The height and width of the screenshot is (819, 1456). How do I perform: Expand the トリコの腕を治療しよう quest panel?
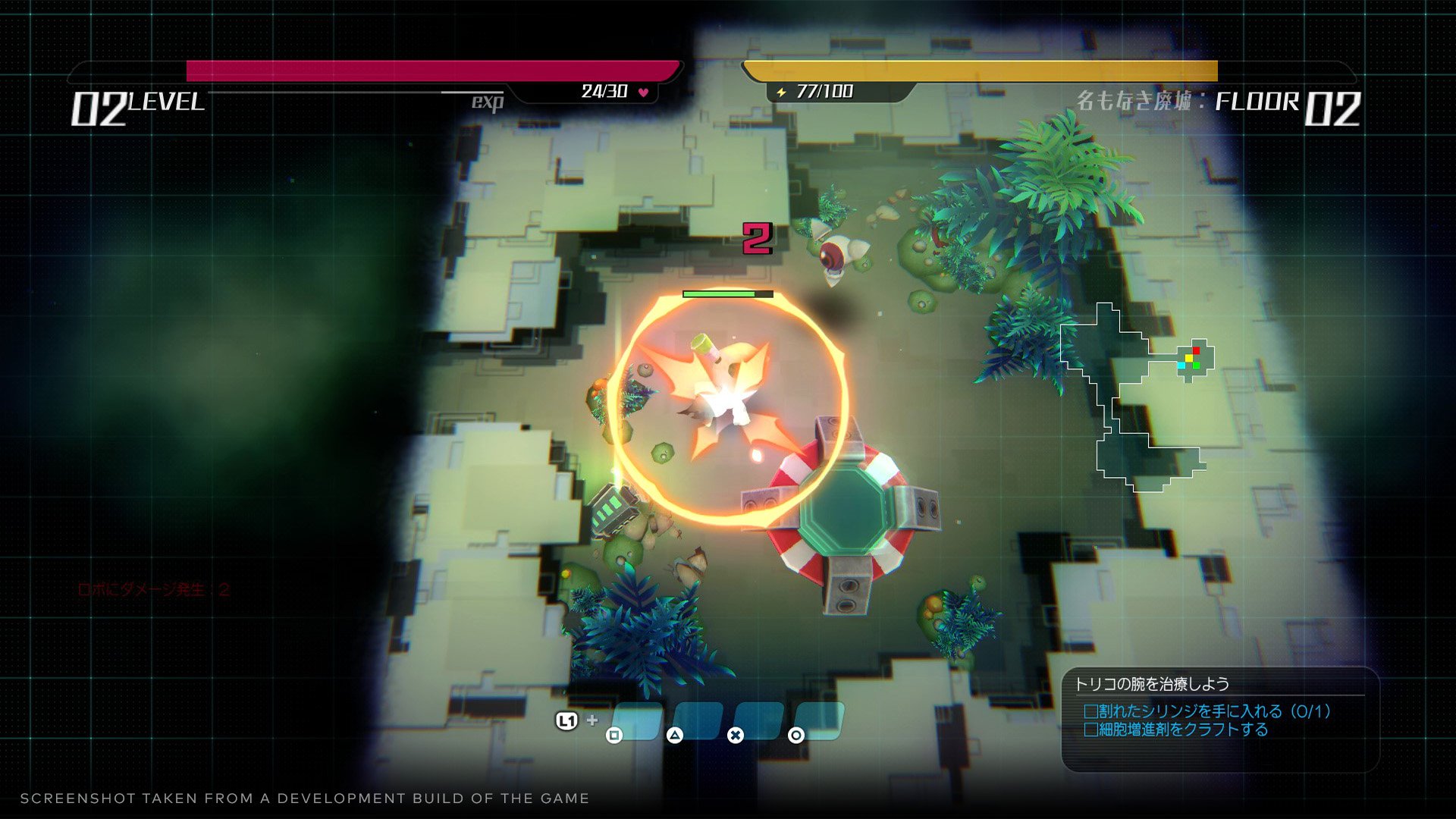(1153, 682)
